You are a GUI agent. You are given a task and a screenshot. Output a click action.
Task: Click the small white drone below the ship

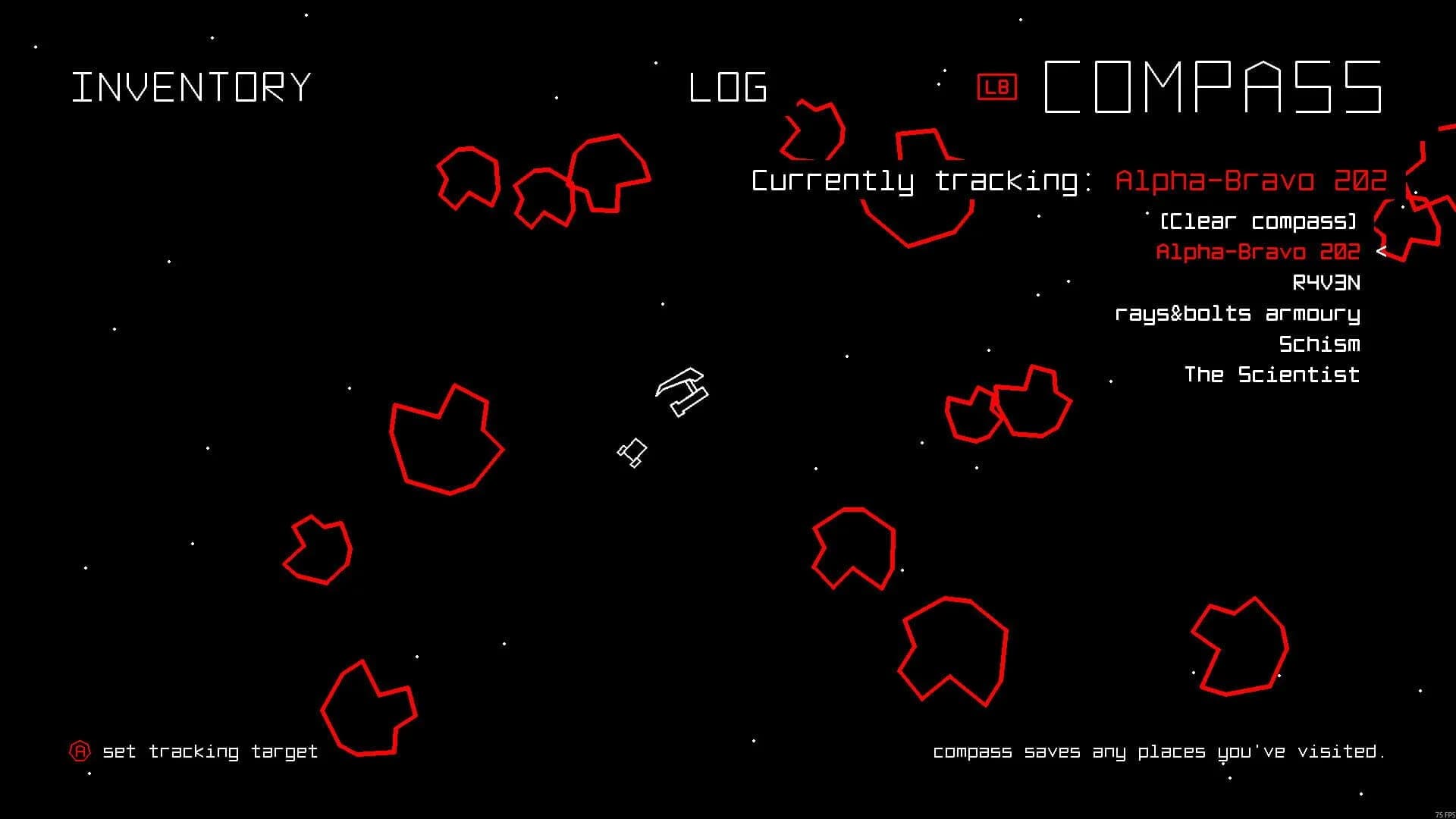pos(633,453)
